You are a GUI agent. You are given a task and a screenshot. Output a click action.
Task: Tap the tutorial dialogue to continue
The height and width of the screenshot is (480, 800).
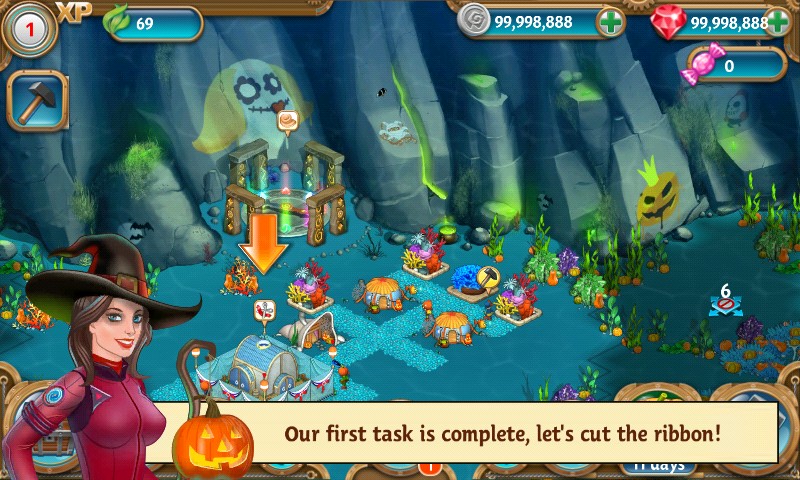click(x=500, y=434)
